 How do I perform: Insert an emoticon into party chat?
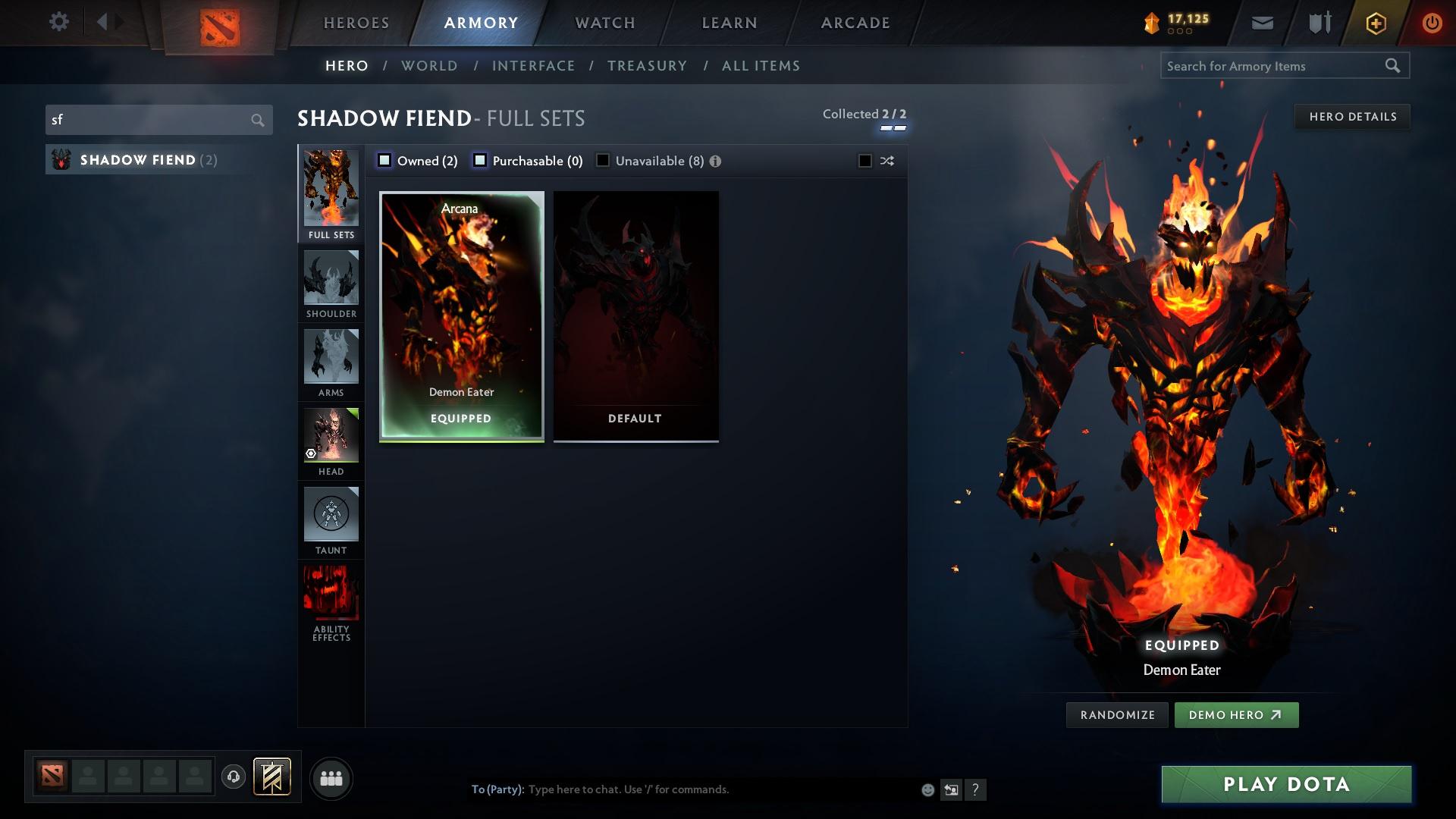click(x=927, y=789)
